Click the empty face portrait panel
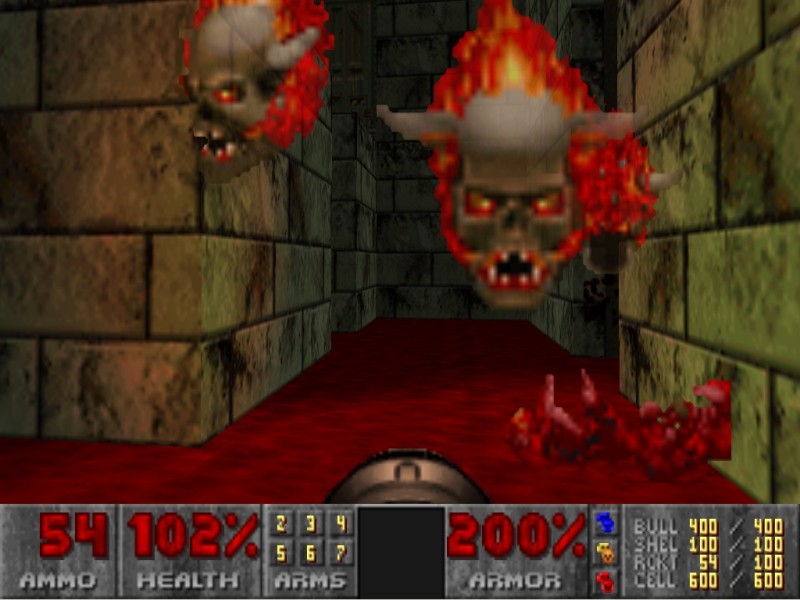This screenshot has width=800, height=600. (400, 552)
